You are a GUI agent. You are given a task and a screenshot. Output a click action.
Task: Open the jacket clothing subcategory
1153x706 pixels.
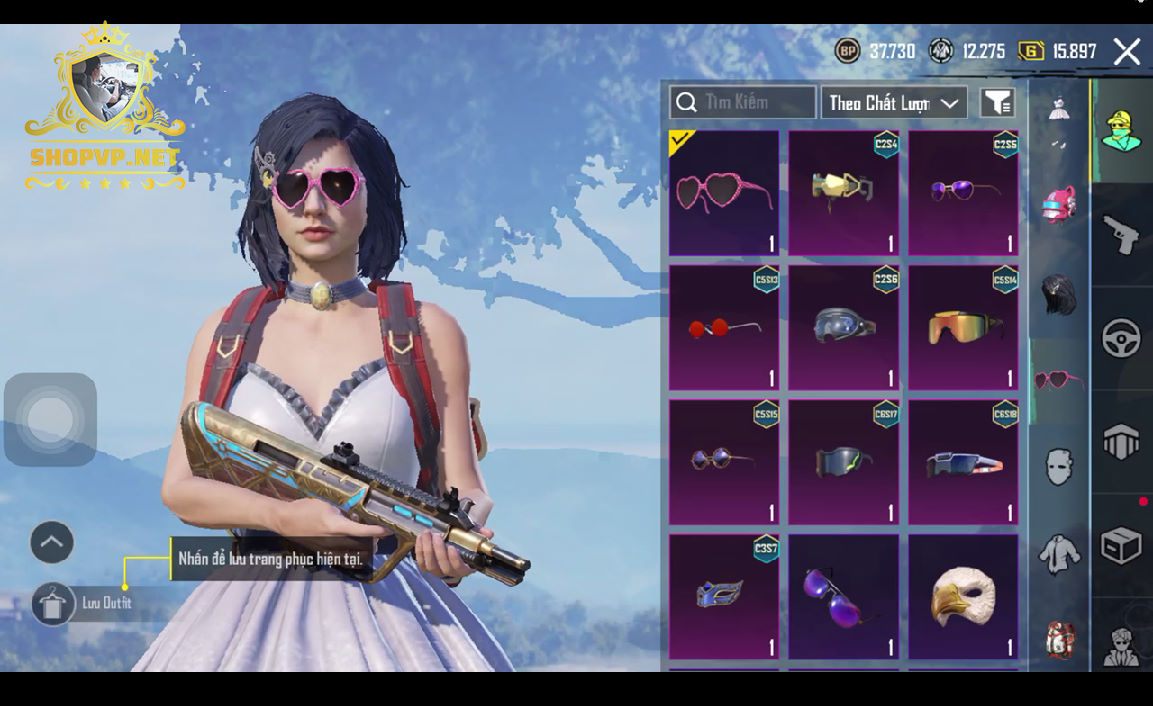click(x=1059, y=553)
